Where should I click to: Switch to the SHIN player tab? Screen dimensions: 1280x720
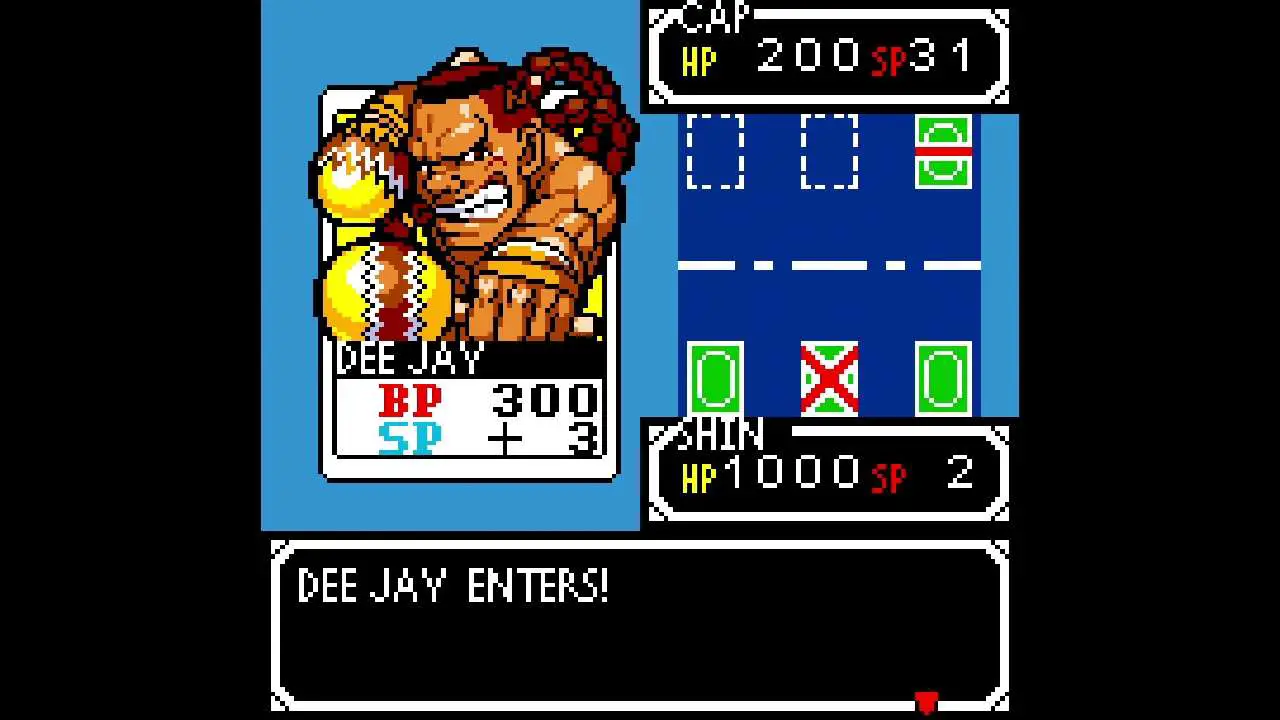(x=723, y=434)
